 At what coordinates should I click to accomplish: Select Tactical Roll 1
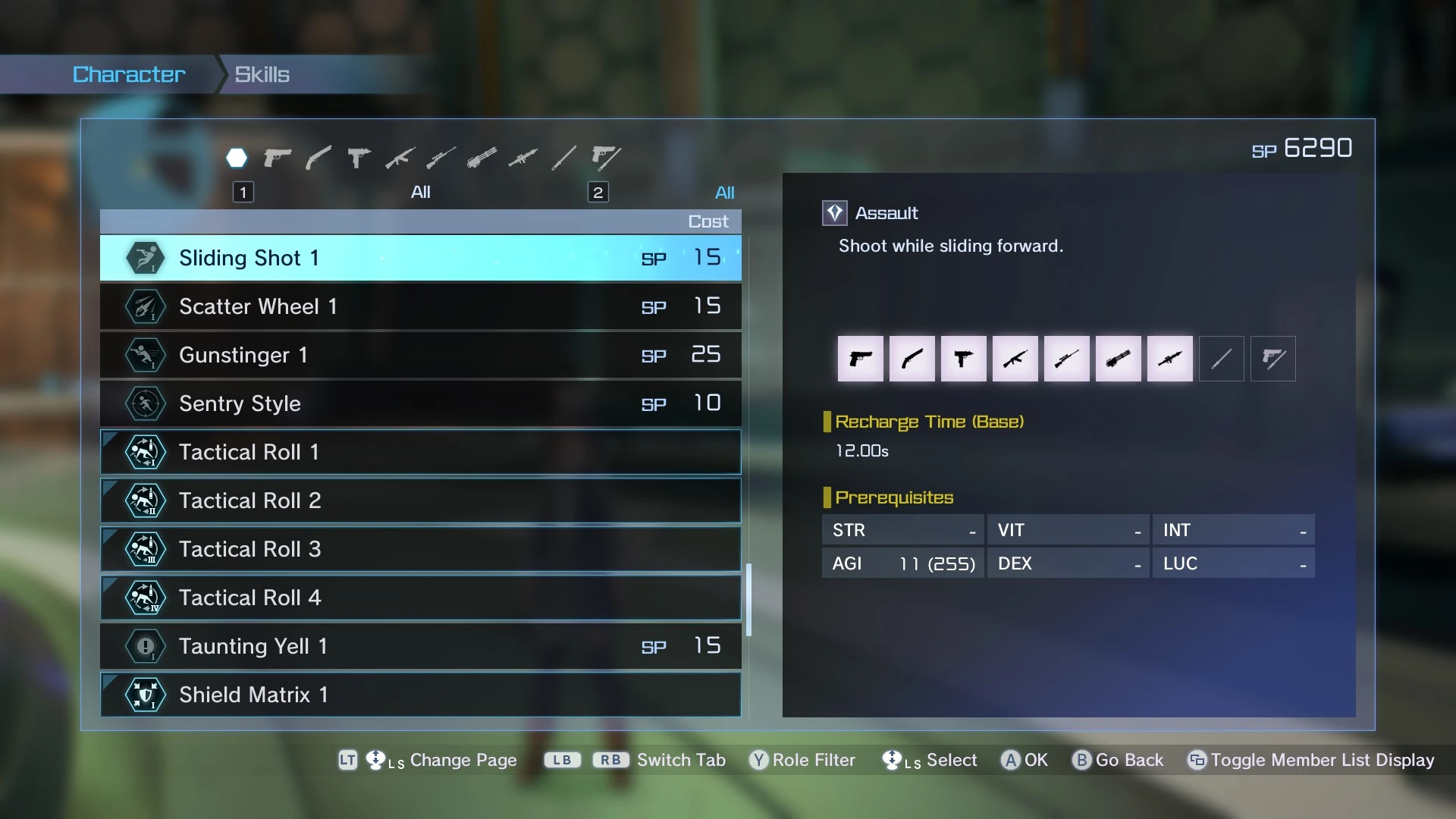[x=420, y=452]
